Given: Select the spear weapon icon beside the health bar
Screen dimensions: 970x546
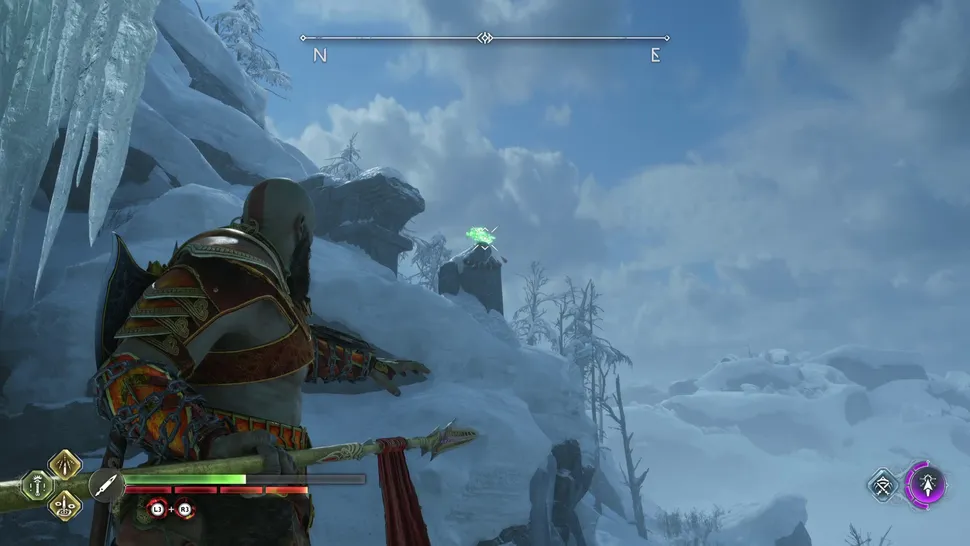Looking at the screenshot, I should pos(105,485).
